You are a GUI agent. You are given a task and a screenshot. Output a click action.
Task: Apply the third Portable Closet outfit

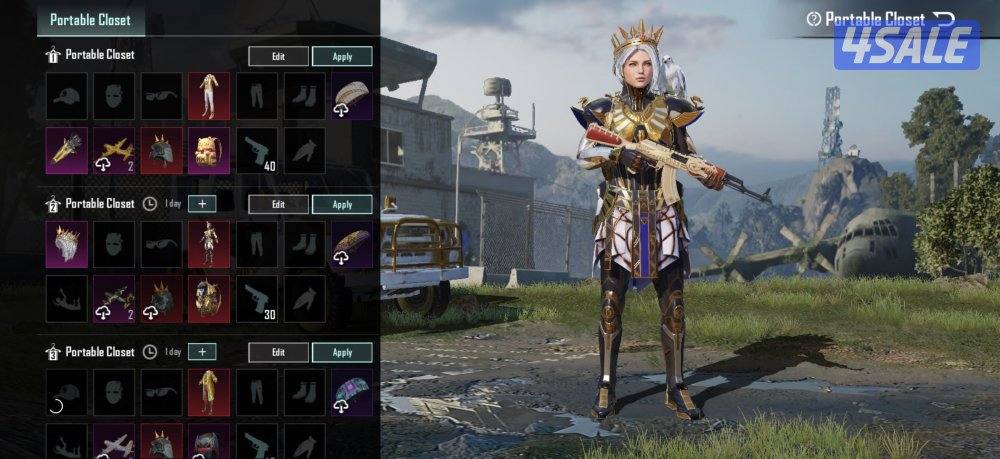342,352
